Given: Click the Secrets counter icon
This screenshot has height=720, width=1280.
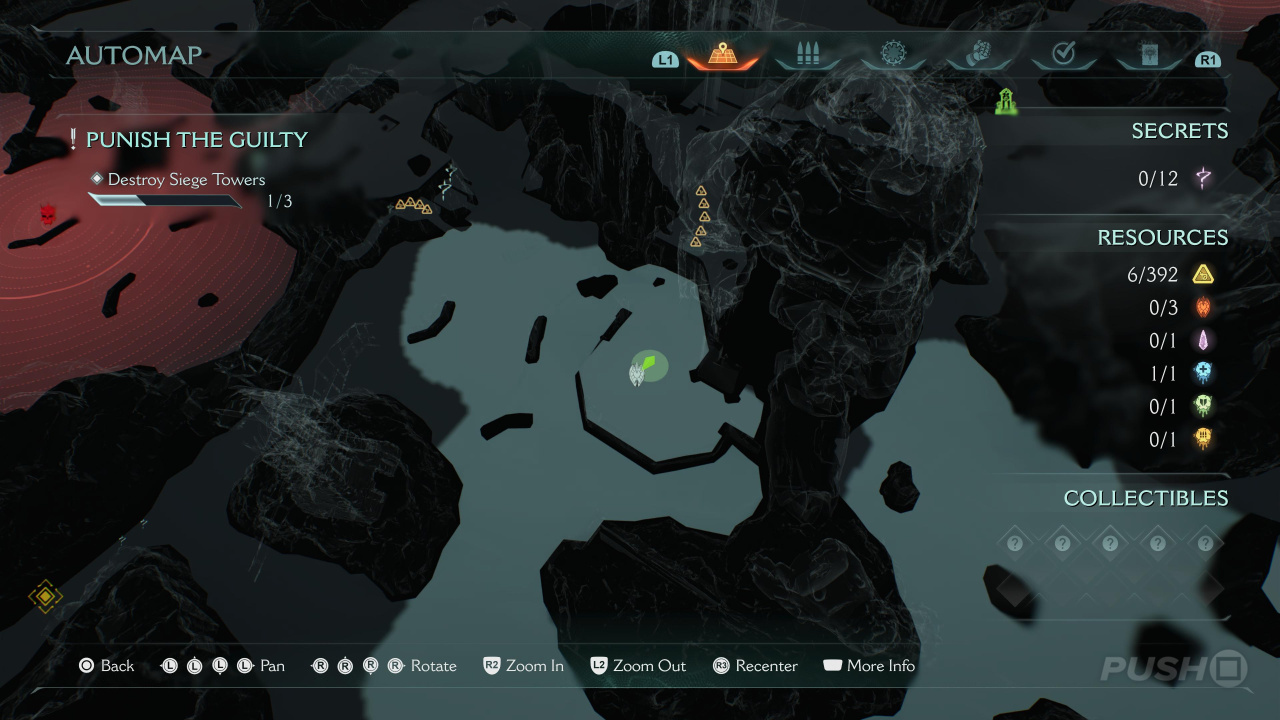Looking at the screenshot, I should (1203, 179).
